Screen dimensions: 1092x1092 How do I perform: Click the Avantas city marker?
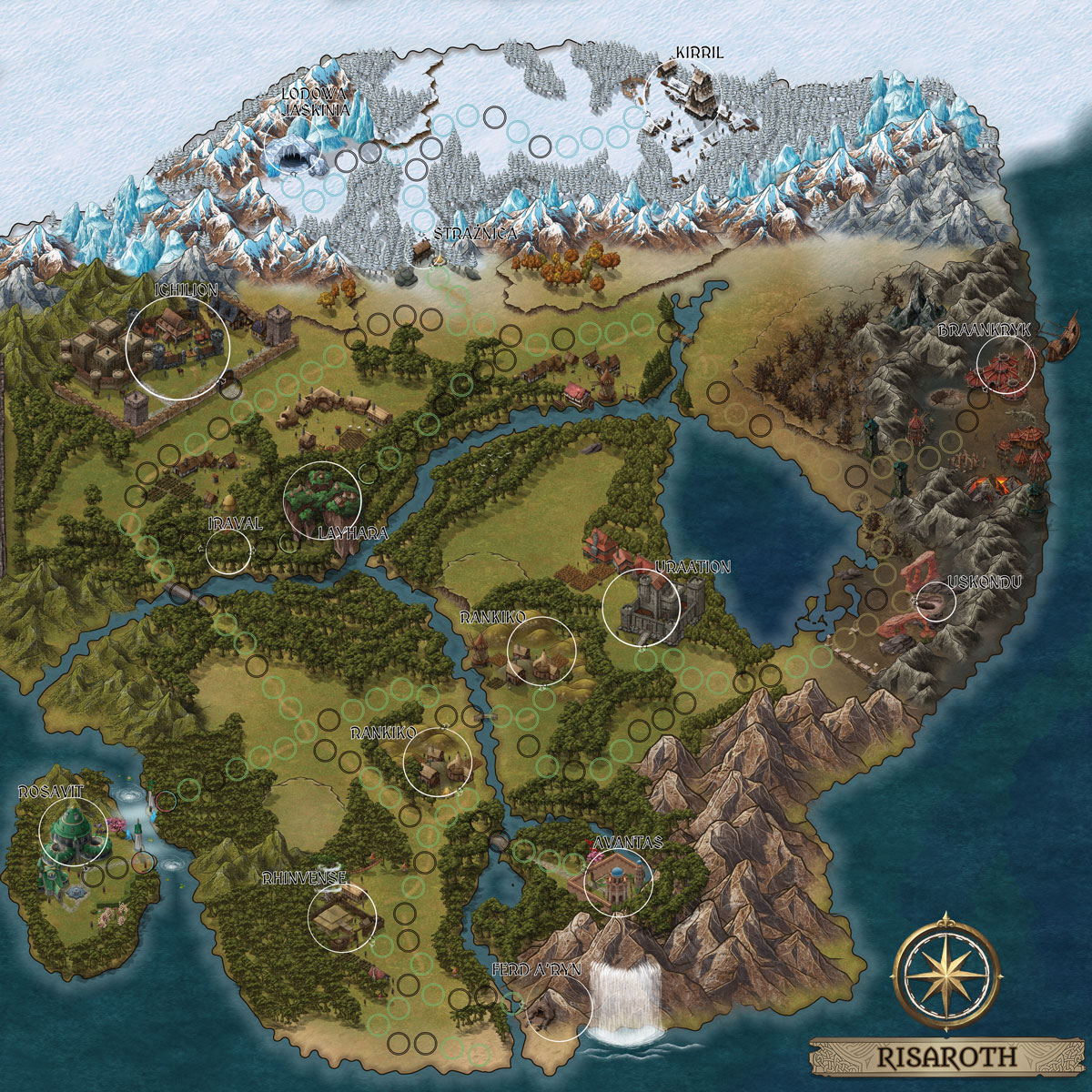pyautogui.click(x=619, y=882)
